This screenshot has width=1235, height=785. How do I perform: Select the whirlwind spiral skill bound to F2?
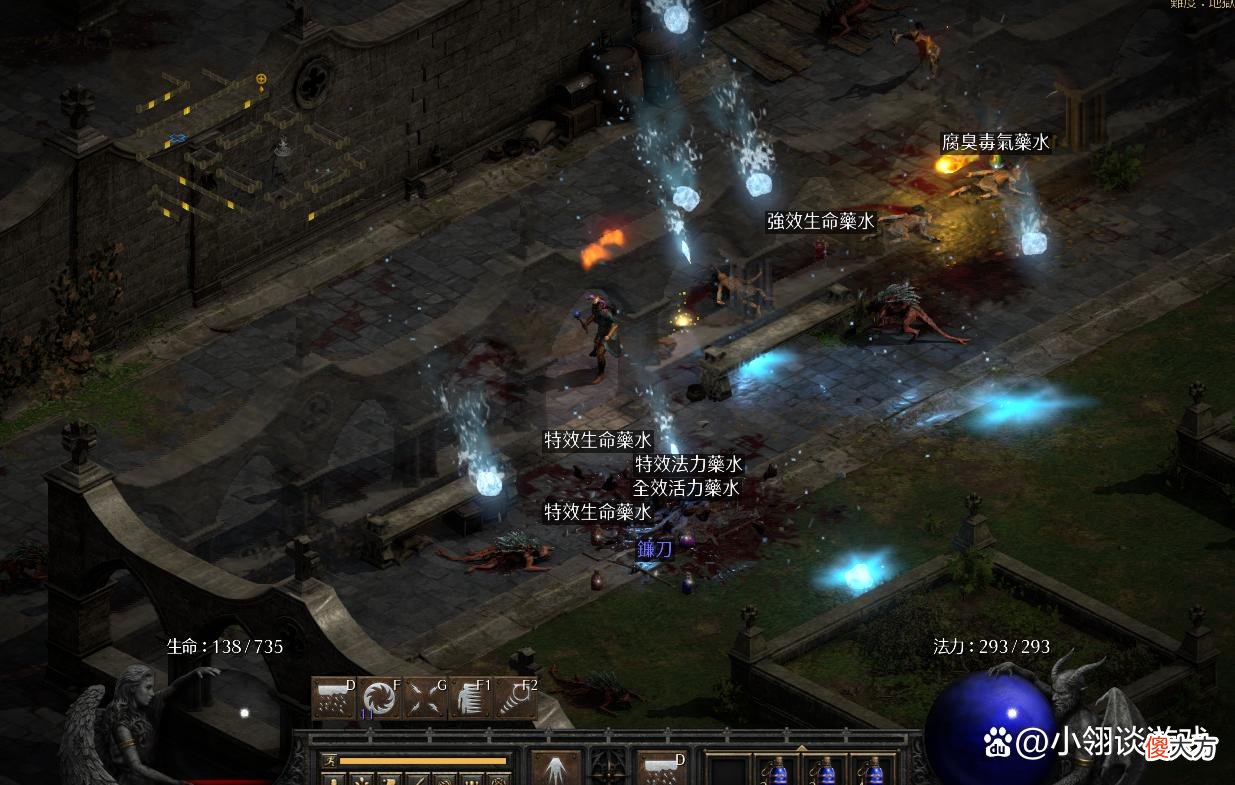tap(517, 698)
